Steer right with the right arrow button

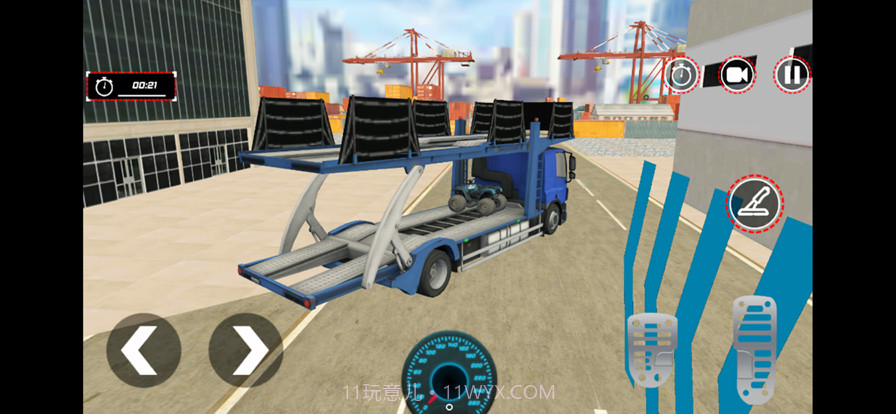245,350
